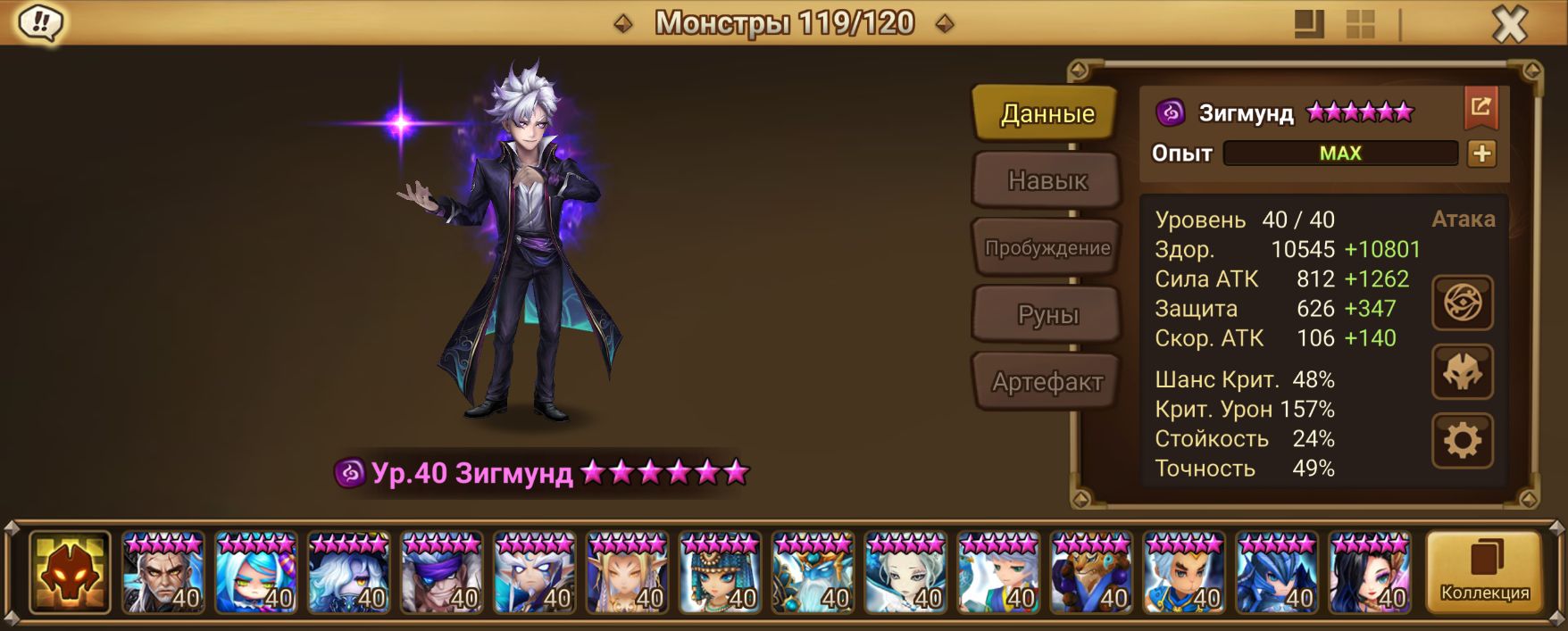Open the Навык tab
The image size is (1568, 631).
point(1047,180)
